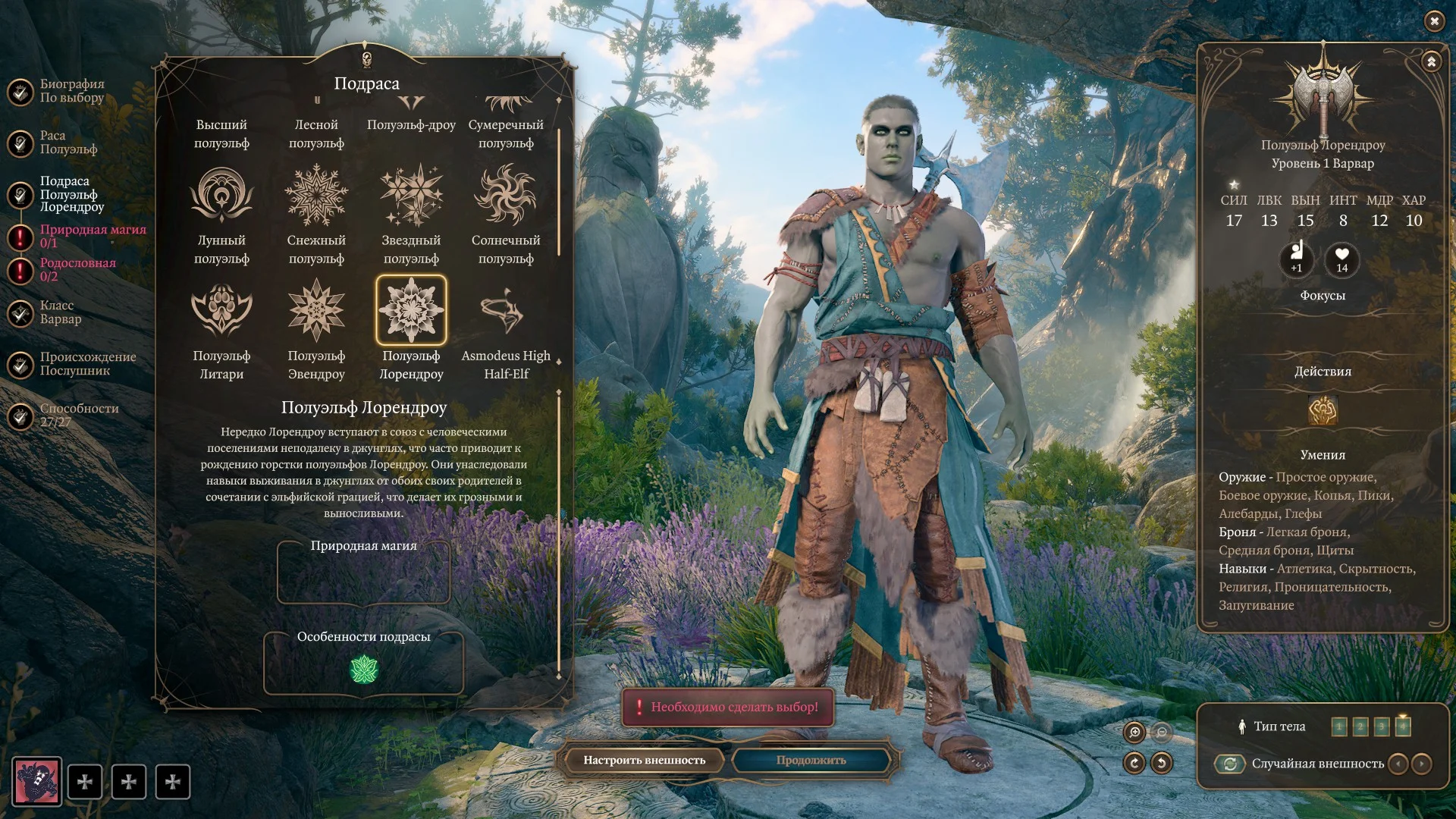Click the Настроить внешность button

644,760
